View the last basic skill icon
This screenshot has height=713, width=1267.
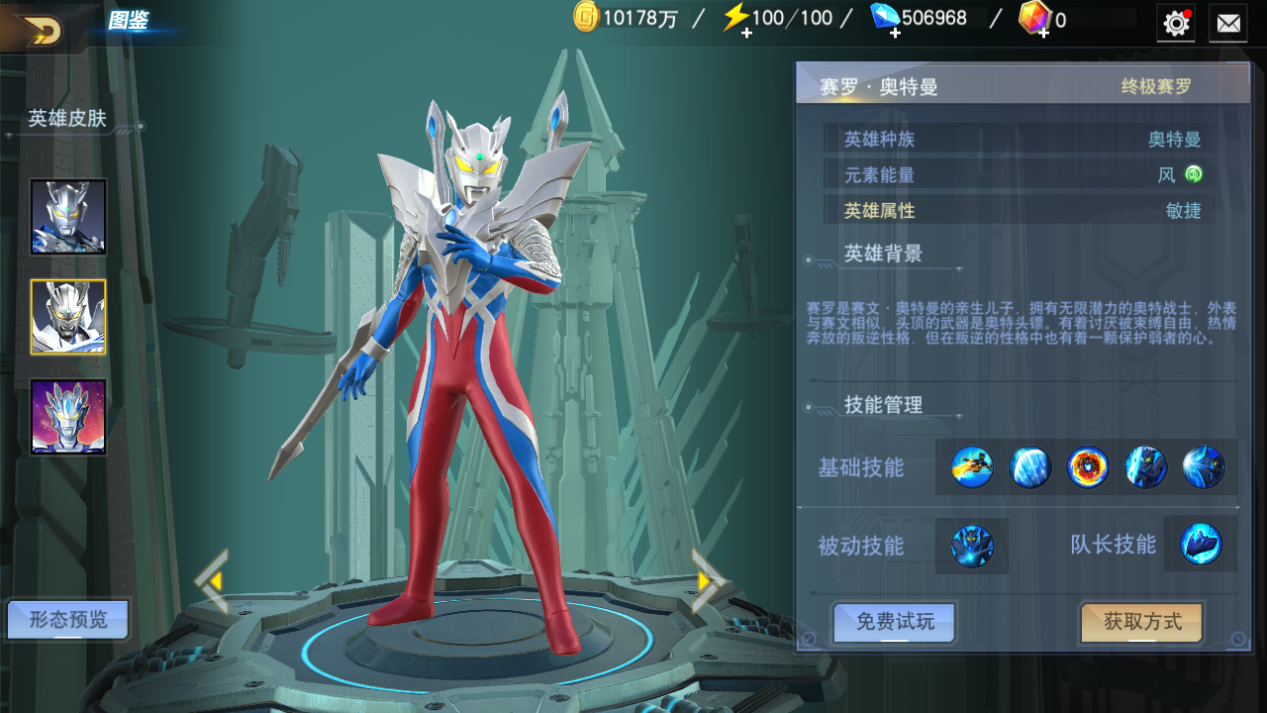click(1203, 467)
